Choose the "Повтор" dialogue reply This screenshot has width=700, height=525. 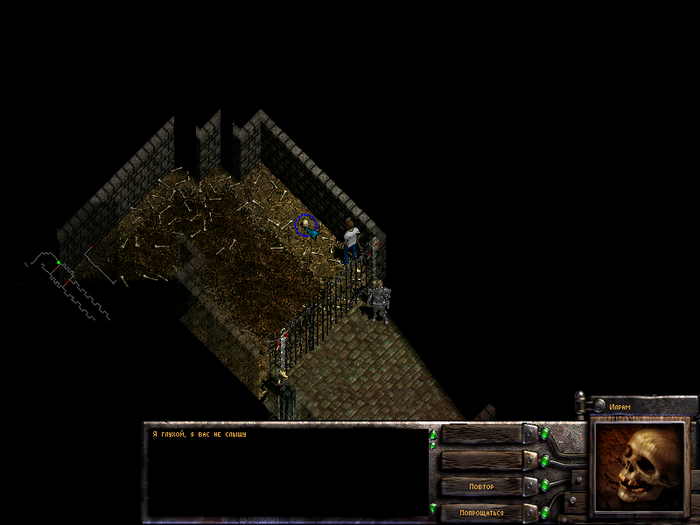(481, 486)
